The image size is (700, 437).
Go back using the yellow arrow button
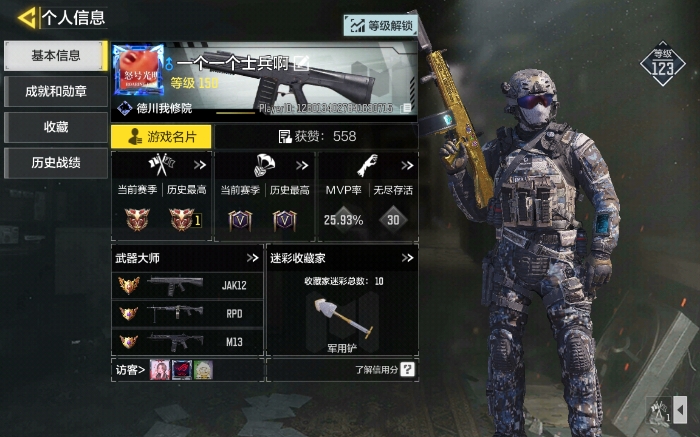click(27, 17)
